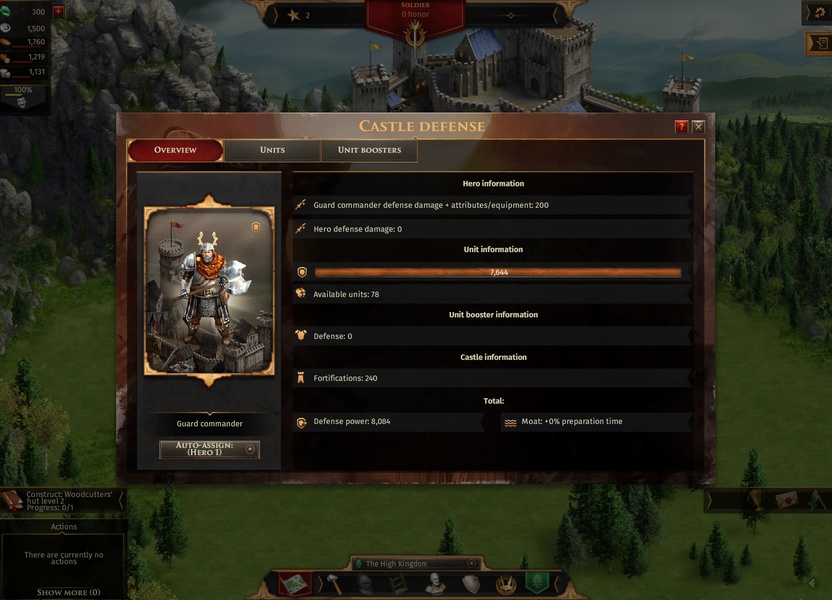Image resolution: width=832 pixels, height=600 pixels.
Task: Select the Overview tab
Action: coord(175,150)
